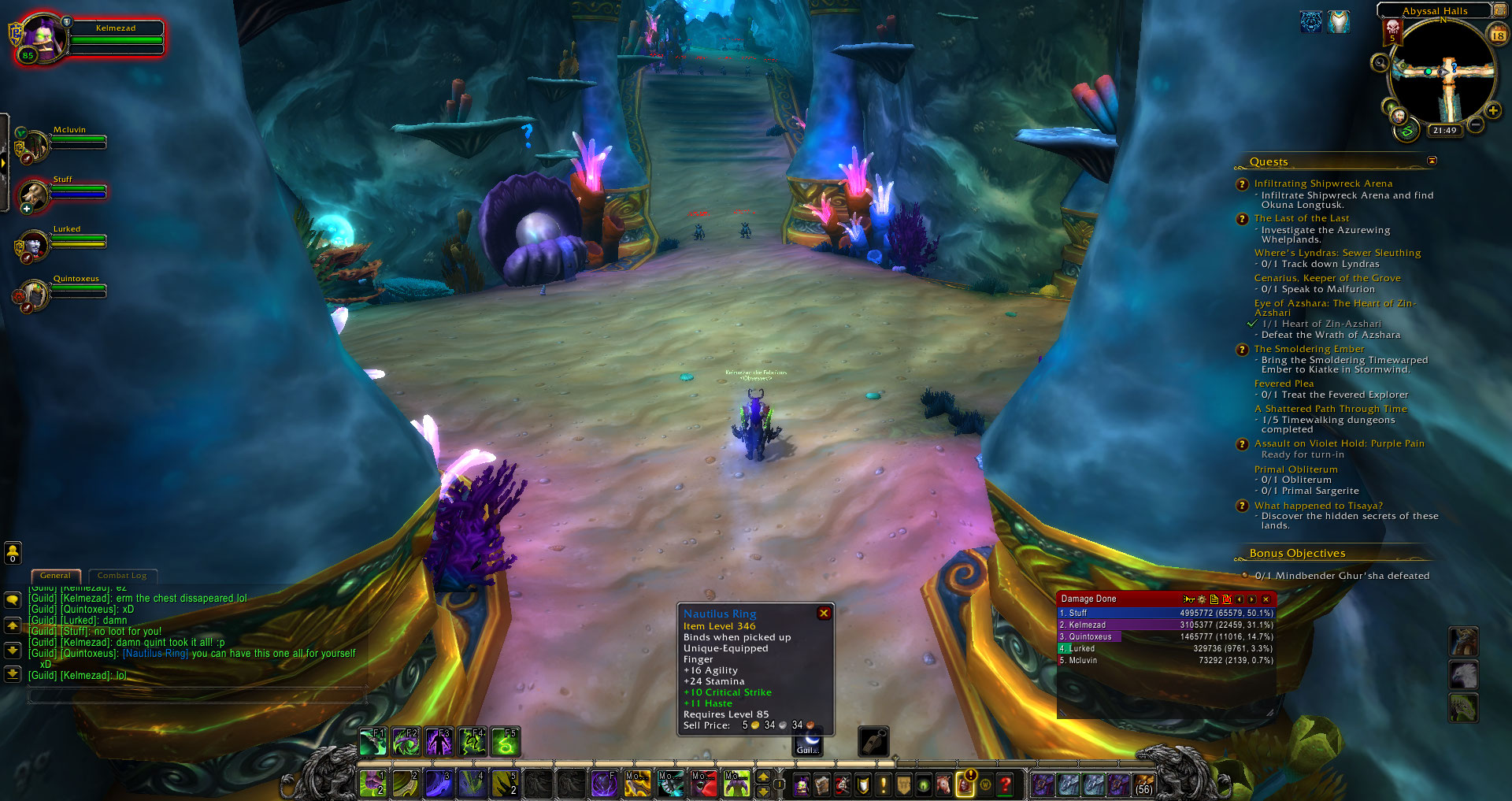This screenshot has width=1512, height=801.
Task: Toggle the minimap tracking magnifier button
Action: [1380, 63]
